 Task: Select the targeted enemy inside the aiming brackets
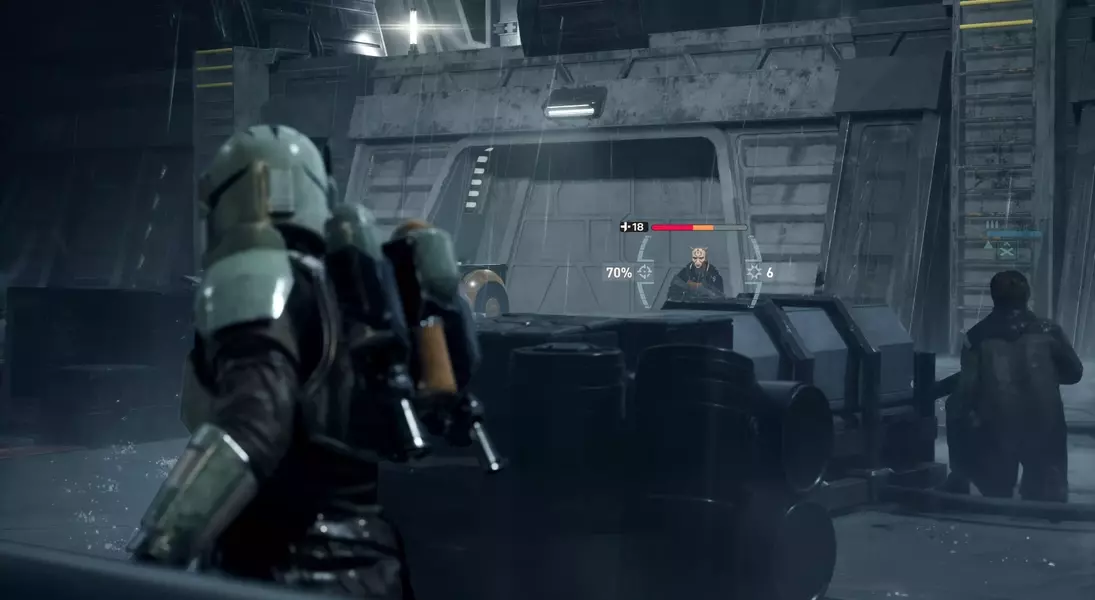[697, 276]
